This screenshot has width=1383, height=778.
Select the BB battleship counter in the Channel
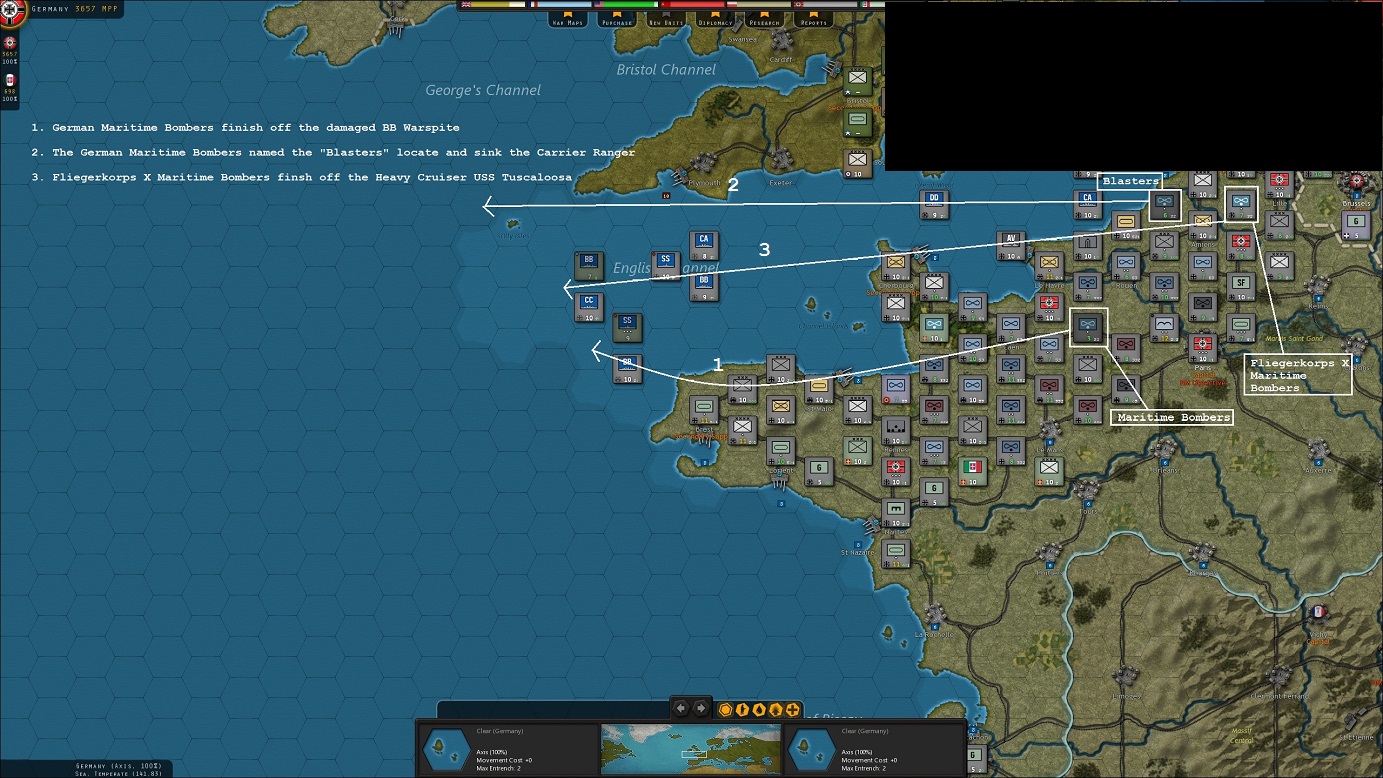click(589, 262)
